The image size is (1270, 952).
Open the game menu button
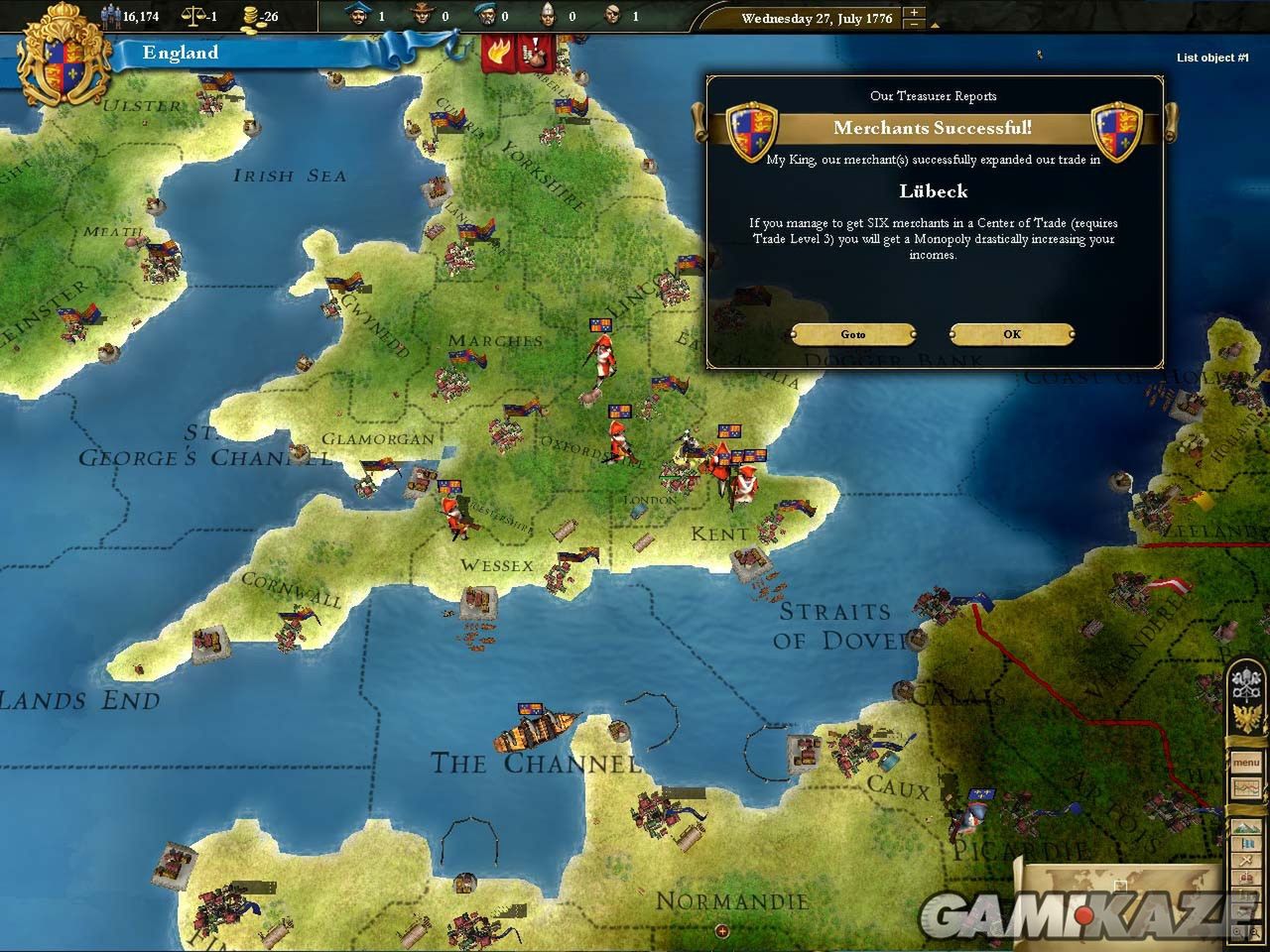[1246, 764]
